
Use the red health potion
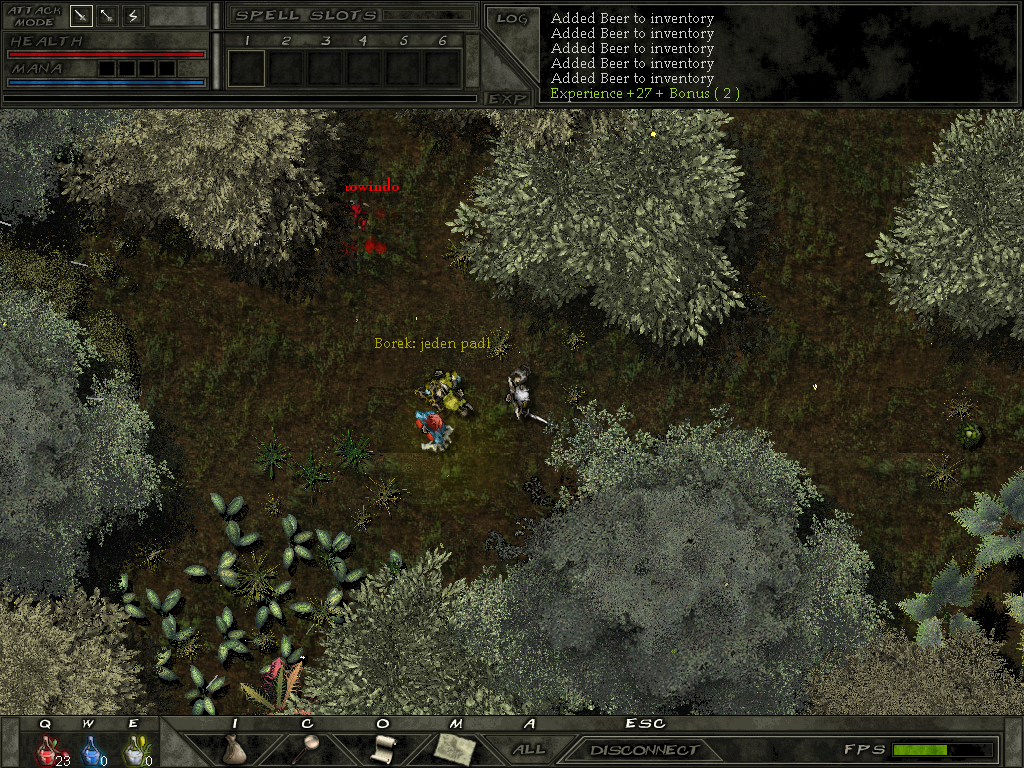point(47,749)
